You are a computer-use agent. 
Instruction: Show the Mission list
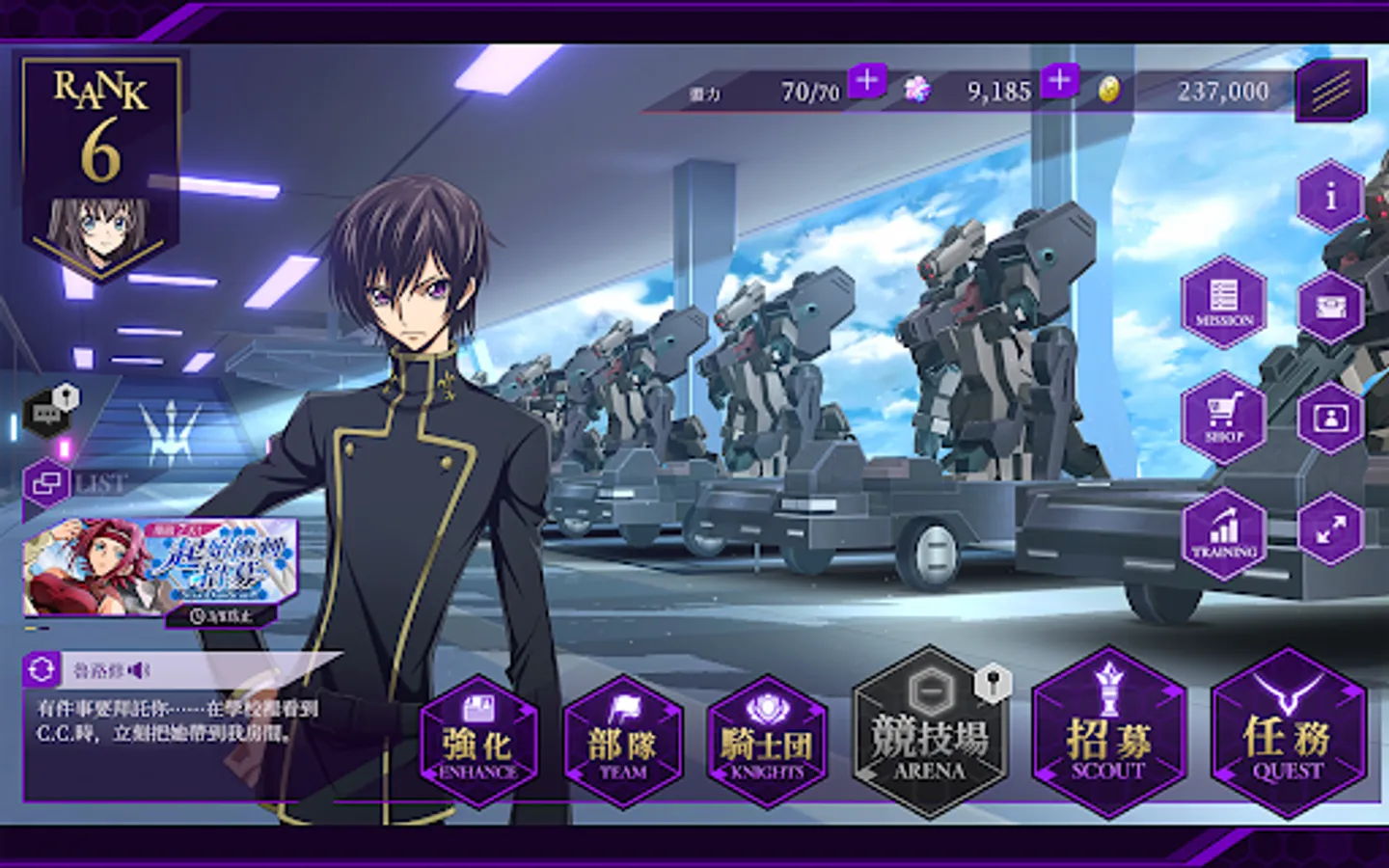[x=1224, y=302]
